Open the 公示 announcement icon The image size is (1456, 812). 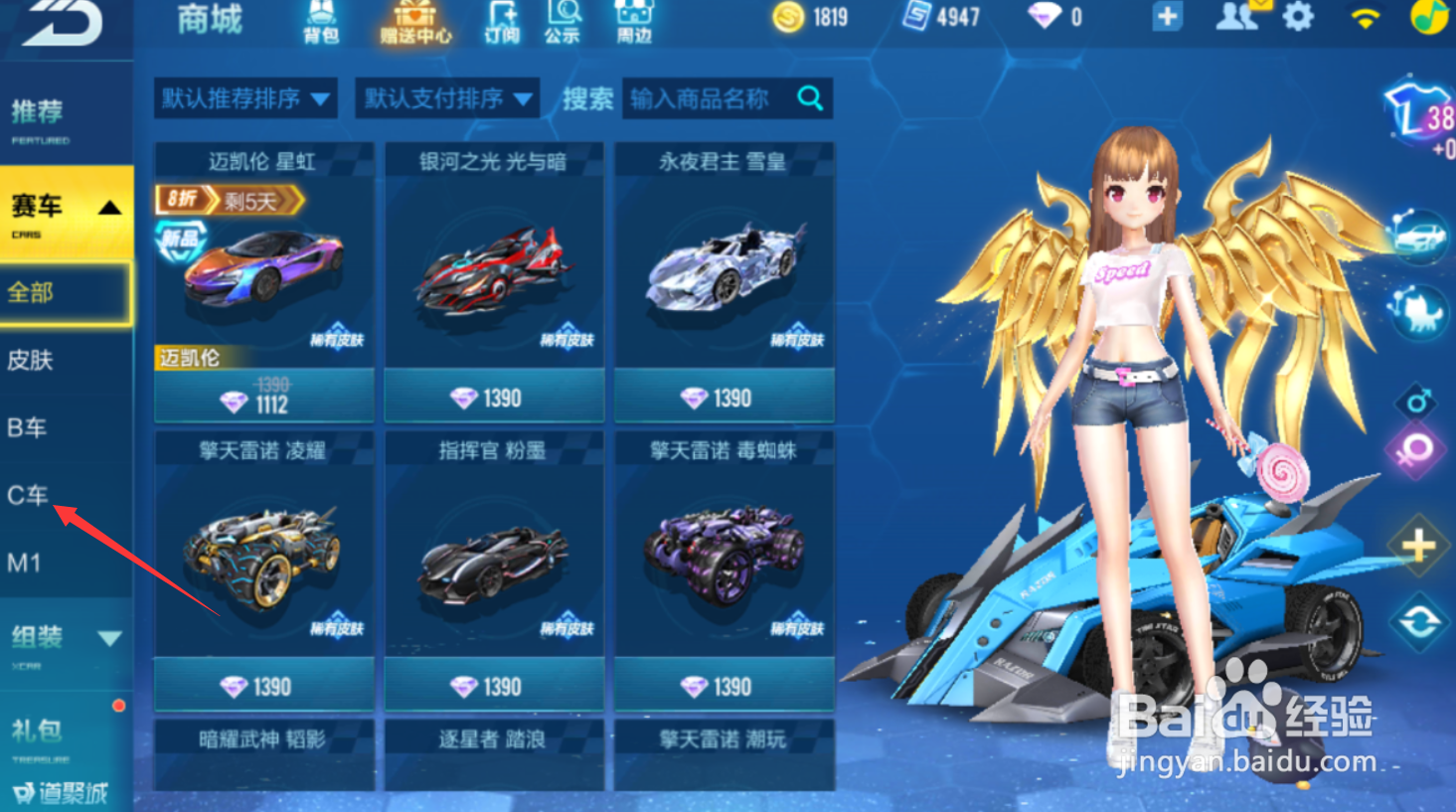tap(565, 20)
